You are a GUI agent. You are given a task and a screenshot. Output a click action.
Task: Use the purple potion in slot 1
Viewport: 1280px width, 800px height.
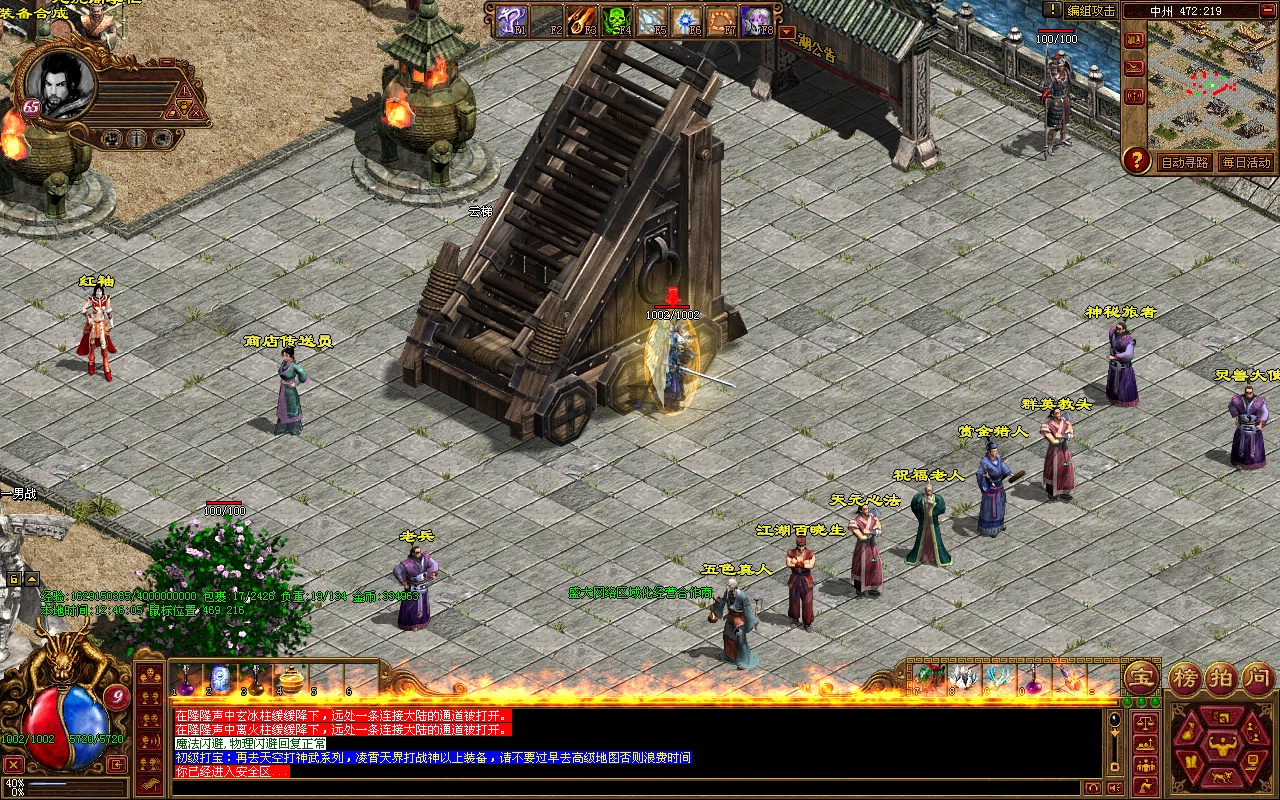pos(185,680)
